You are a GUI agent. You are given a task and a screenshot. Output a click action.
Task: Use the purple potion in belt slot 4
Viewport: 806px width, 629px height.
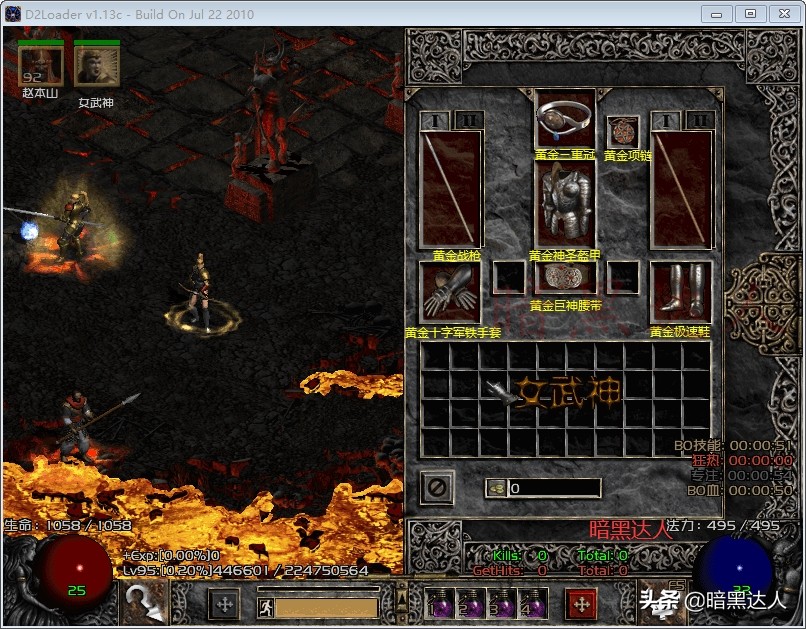[531, 605]
